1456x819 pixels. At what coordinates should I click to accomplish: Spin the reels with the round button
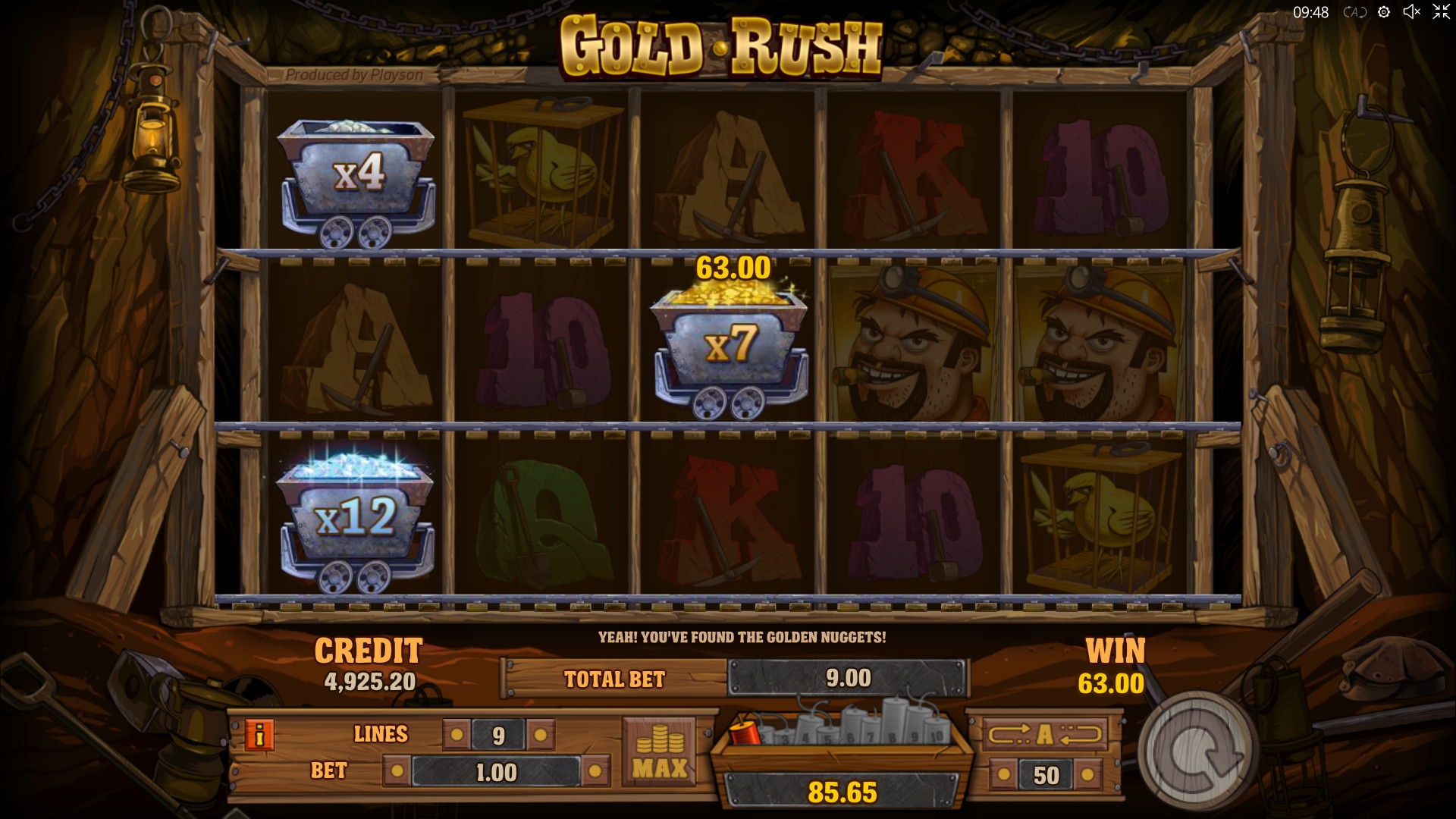point(1195,751)
